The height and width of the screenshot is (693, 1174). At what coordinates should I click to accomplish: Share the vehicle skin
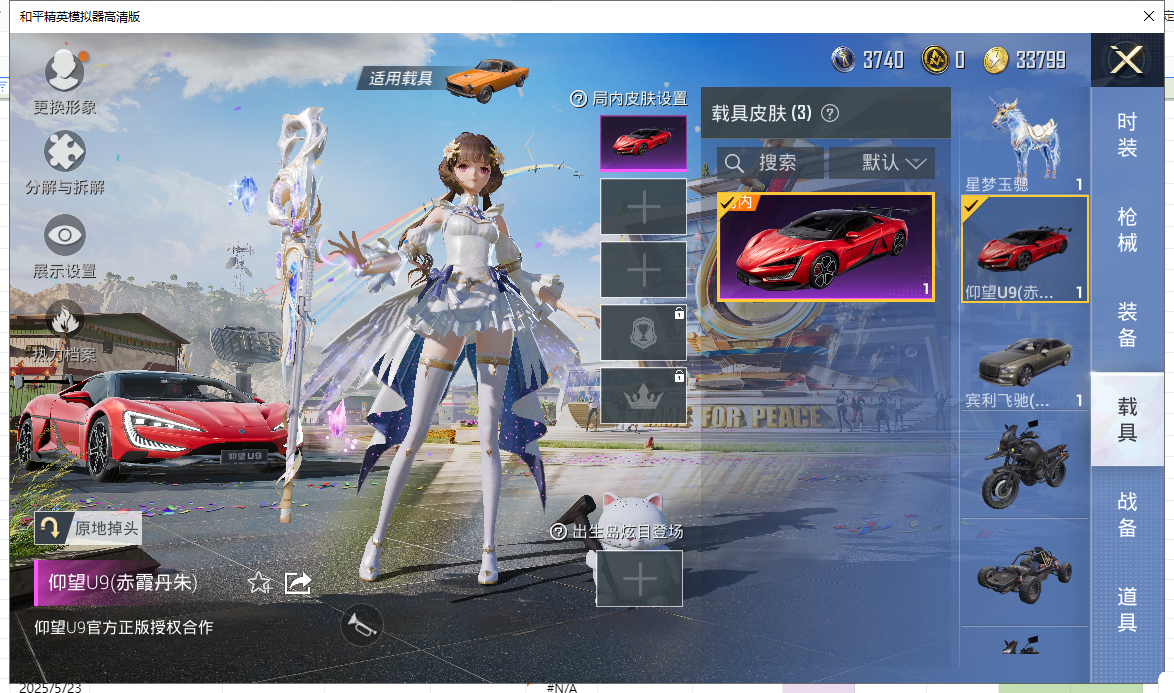(x=298, y=582)
